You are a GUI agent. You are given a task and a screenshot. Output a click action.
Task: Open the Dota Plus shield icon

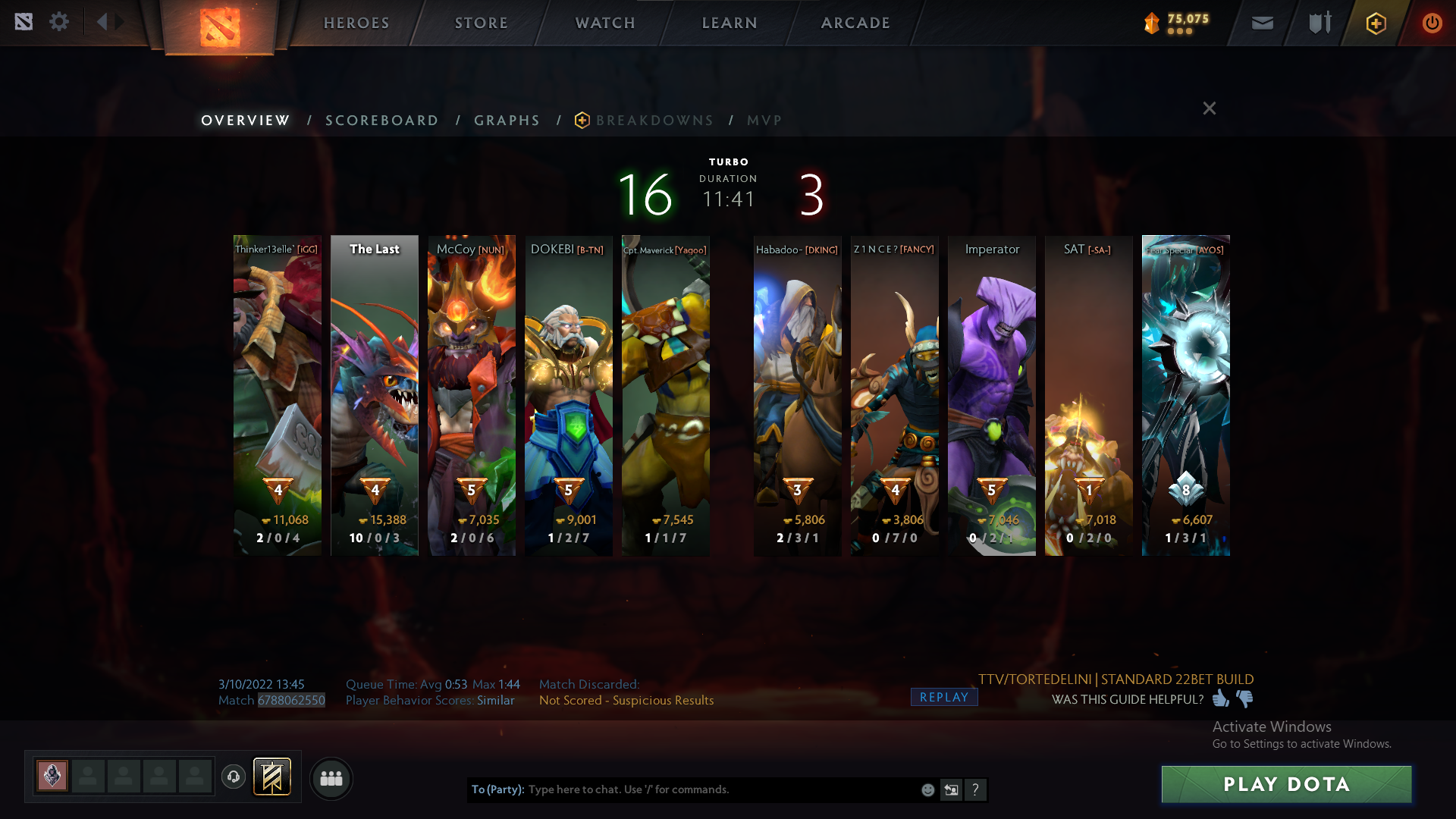tap(1375, 23)
